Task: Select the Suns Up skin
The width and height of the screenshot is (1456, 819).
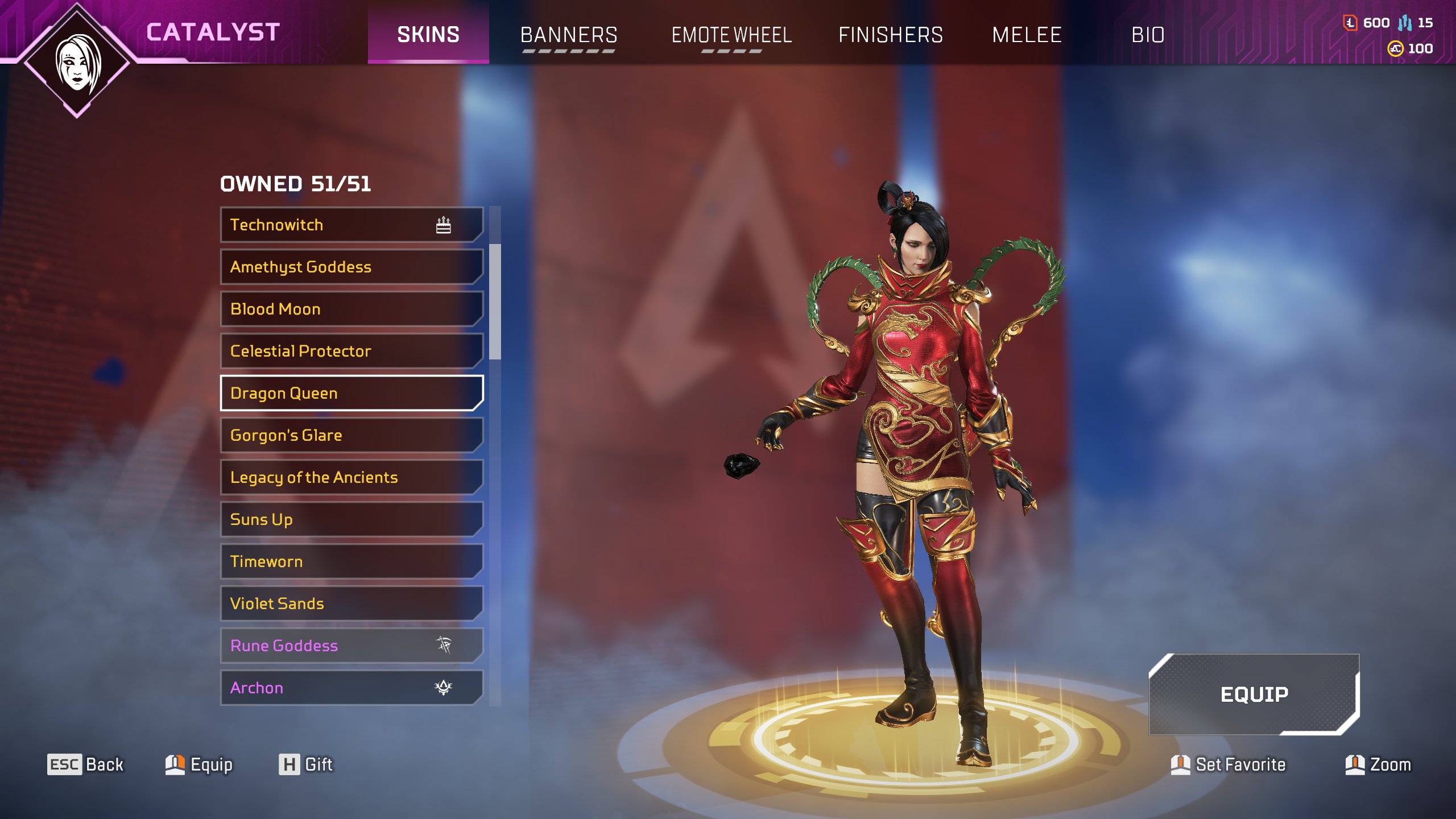Action: [351, 519]
